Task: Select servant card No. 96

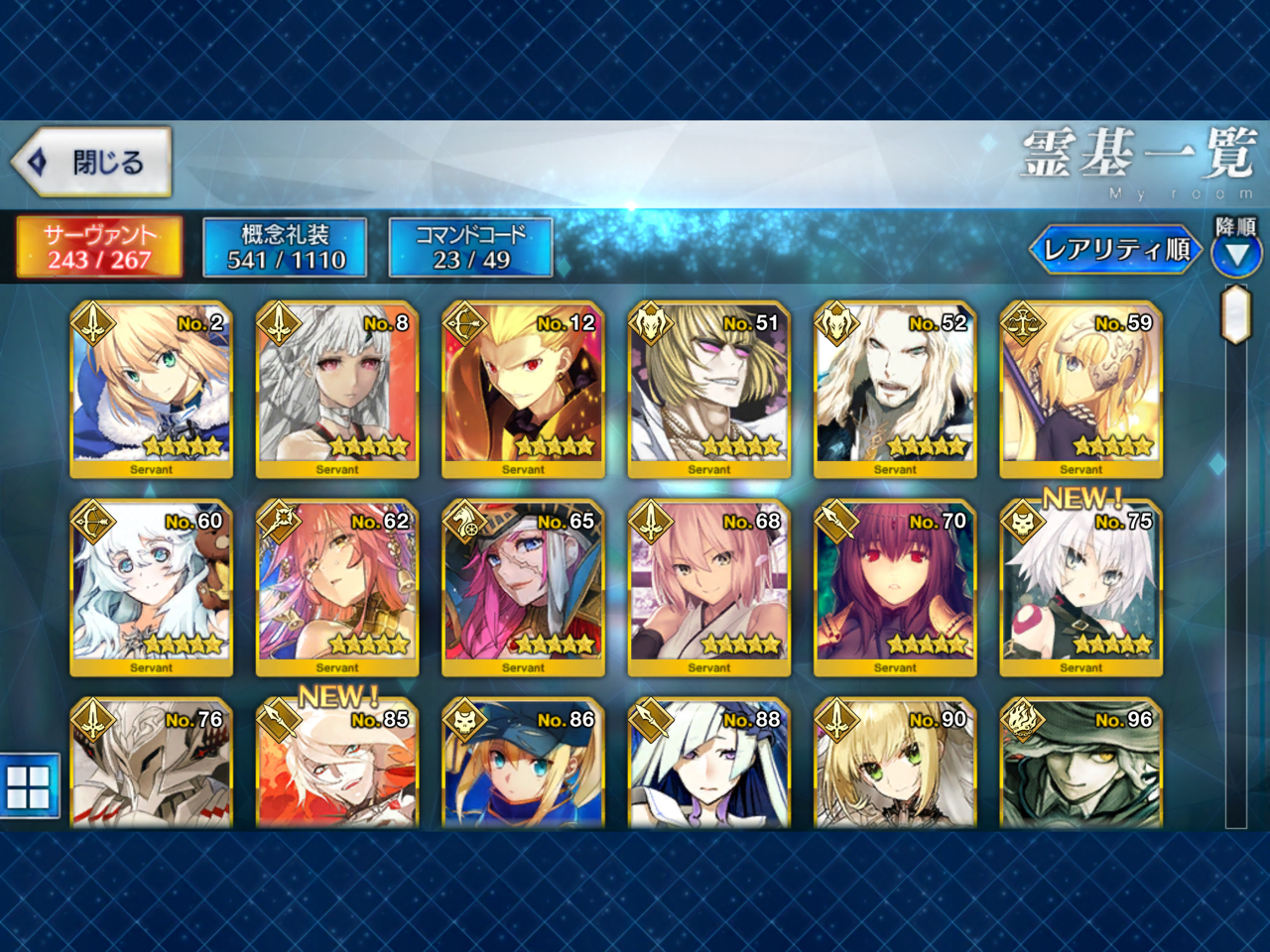Action: pyautogui.click(x=1080, y=766)
